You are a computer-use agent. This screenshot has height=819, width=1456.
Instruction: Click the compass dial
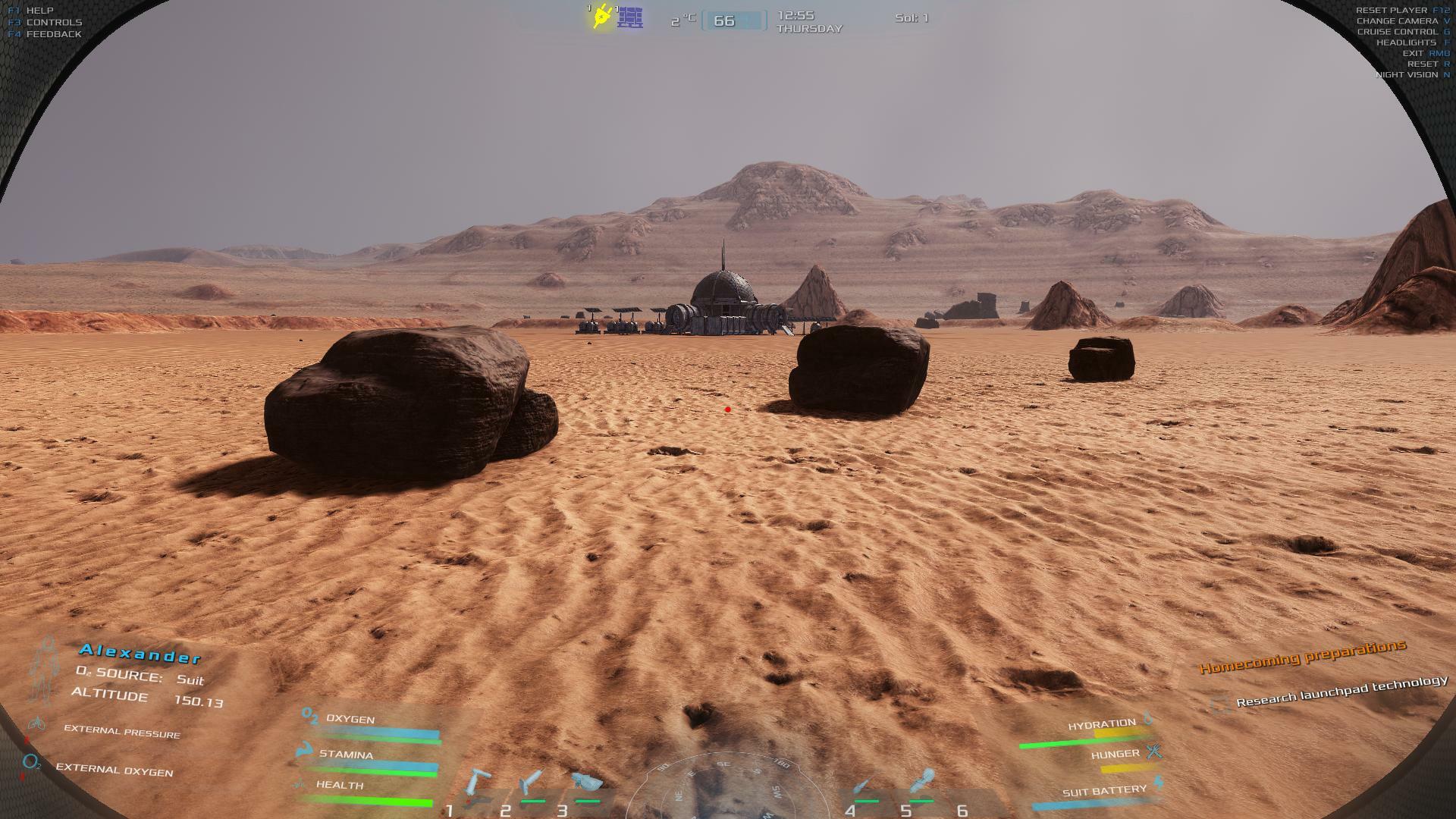point(721,787)
